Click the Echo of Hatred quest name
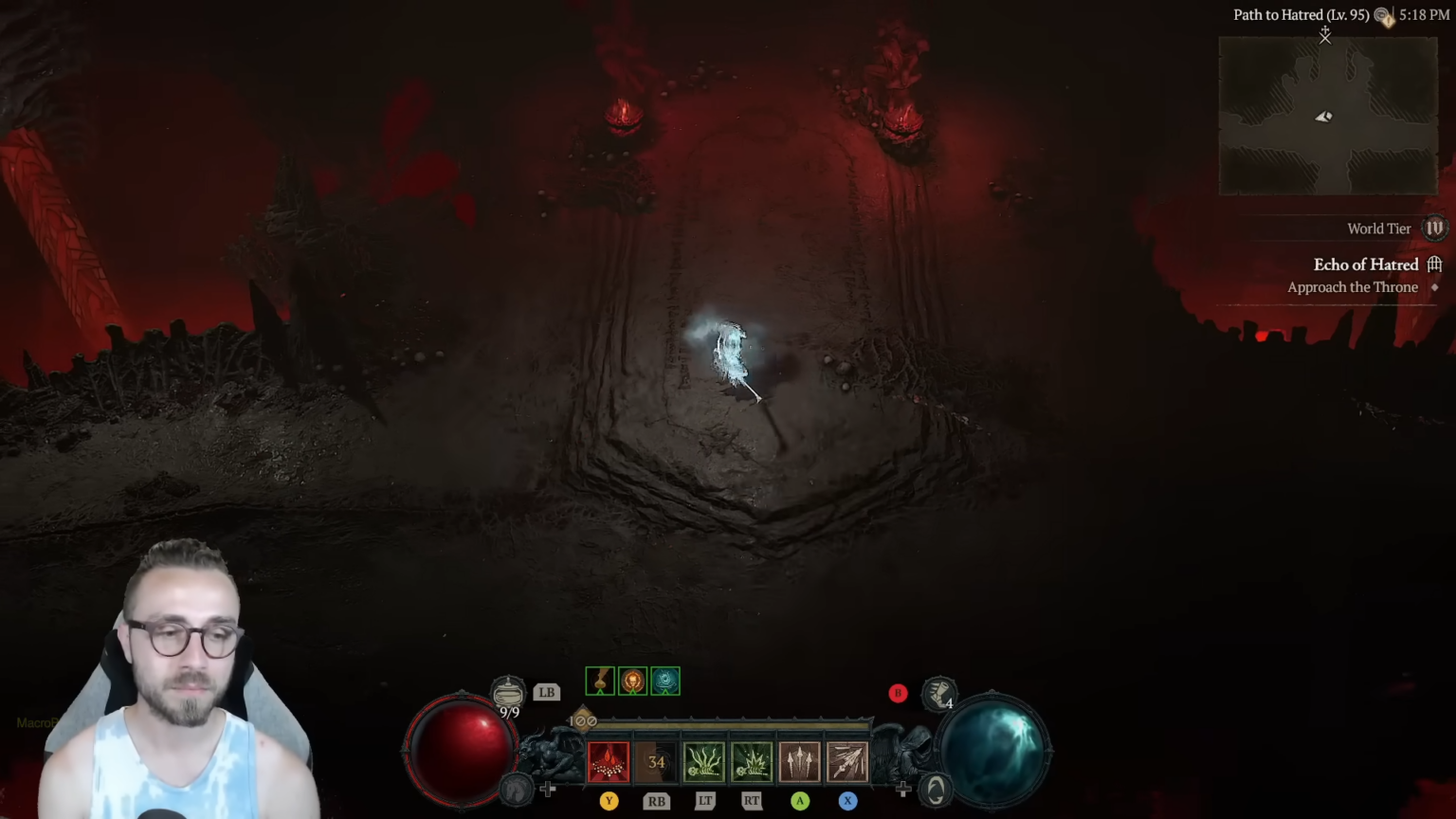Screen dimensions: 1456x819 tap(1366, 264)
